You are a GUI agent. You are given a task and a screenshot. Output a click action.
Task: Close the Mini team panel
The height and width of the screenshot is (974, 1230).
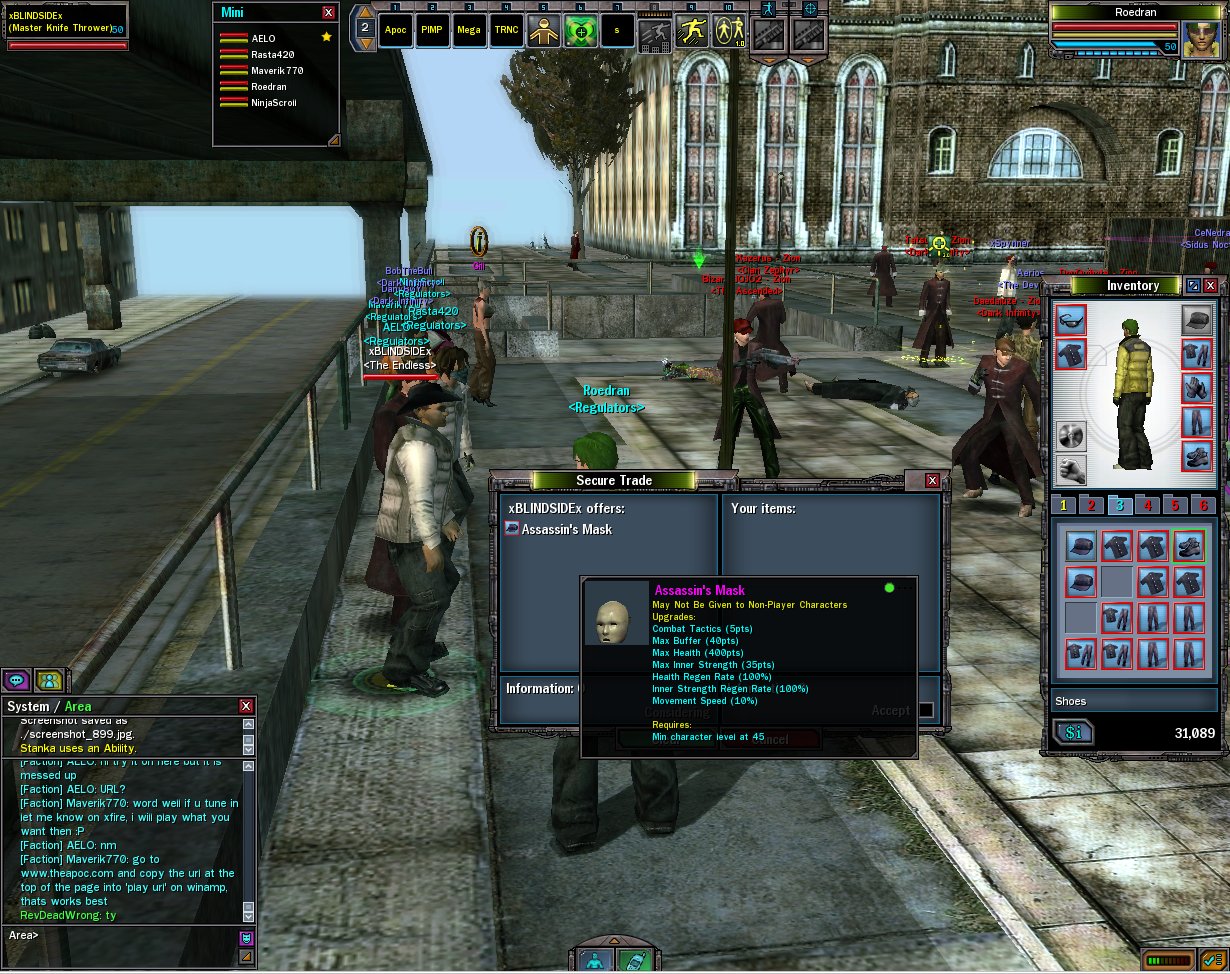[x=329, y=13]
